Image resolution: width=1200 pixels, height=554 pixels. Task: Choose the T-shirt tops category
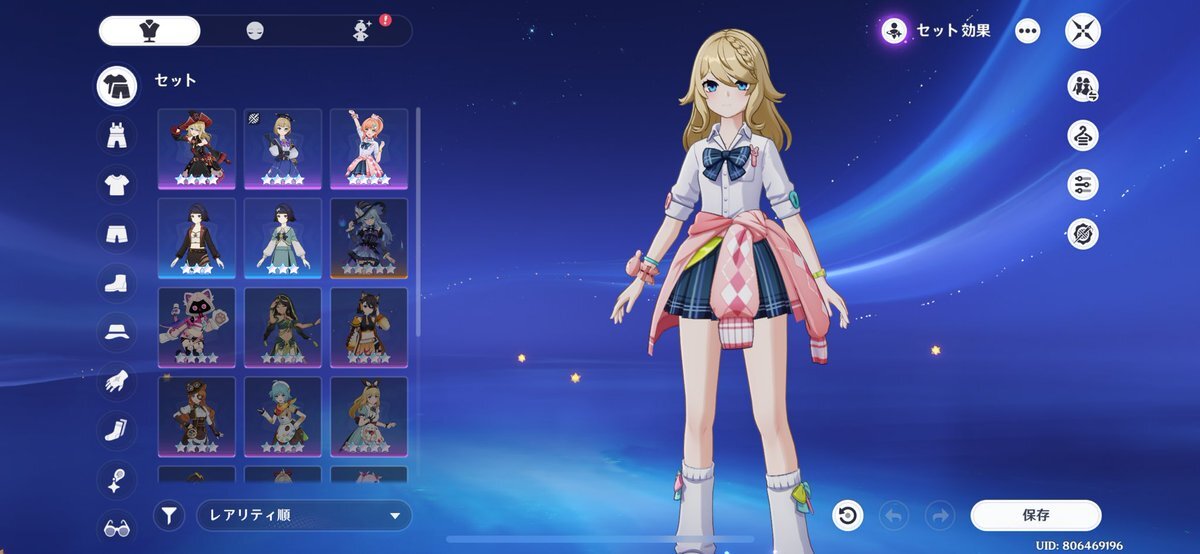pos(117,184)
